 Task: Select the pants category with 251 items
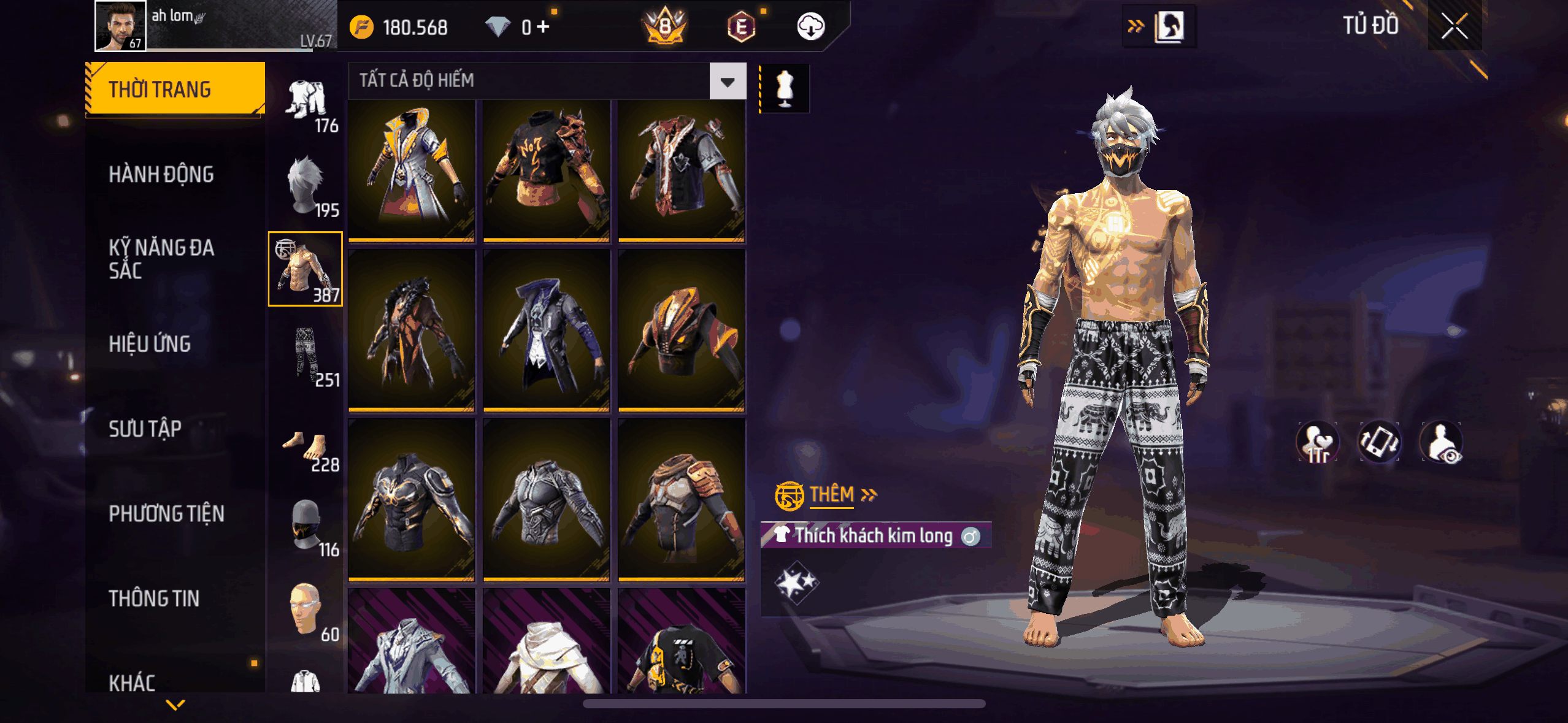point(306,356)
